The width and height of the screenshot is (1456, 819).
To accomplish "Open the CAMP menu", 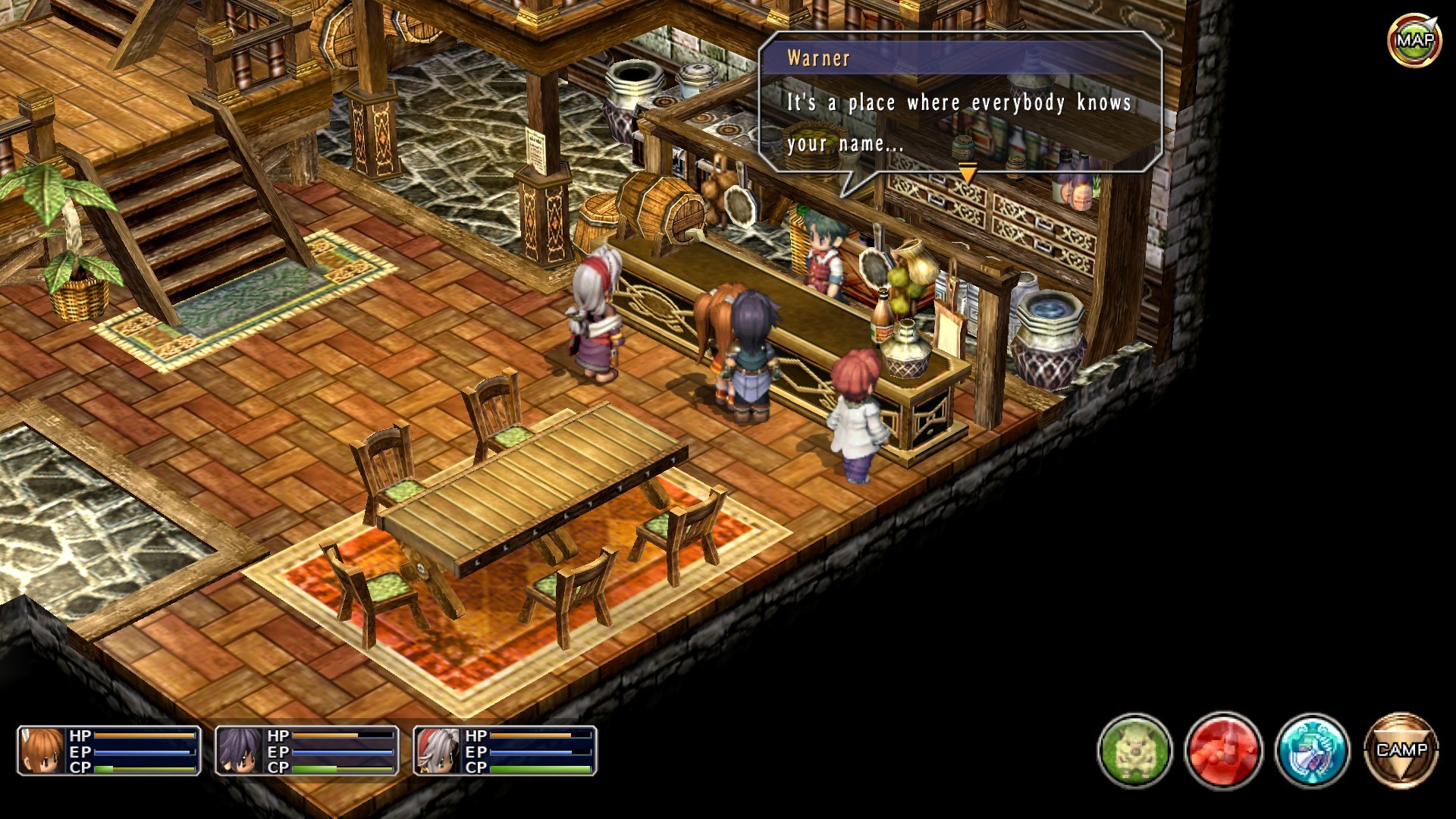I will click(x=1401, y=750).
